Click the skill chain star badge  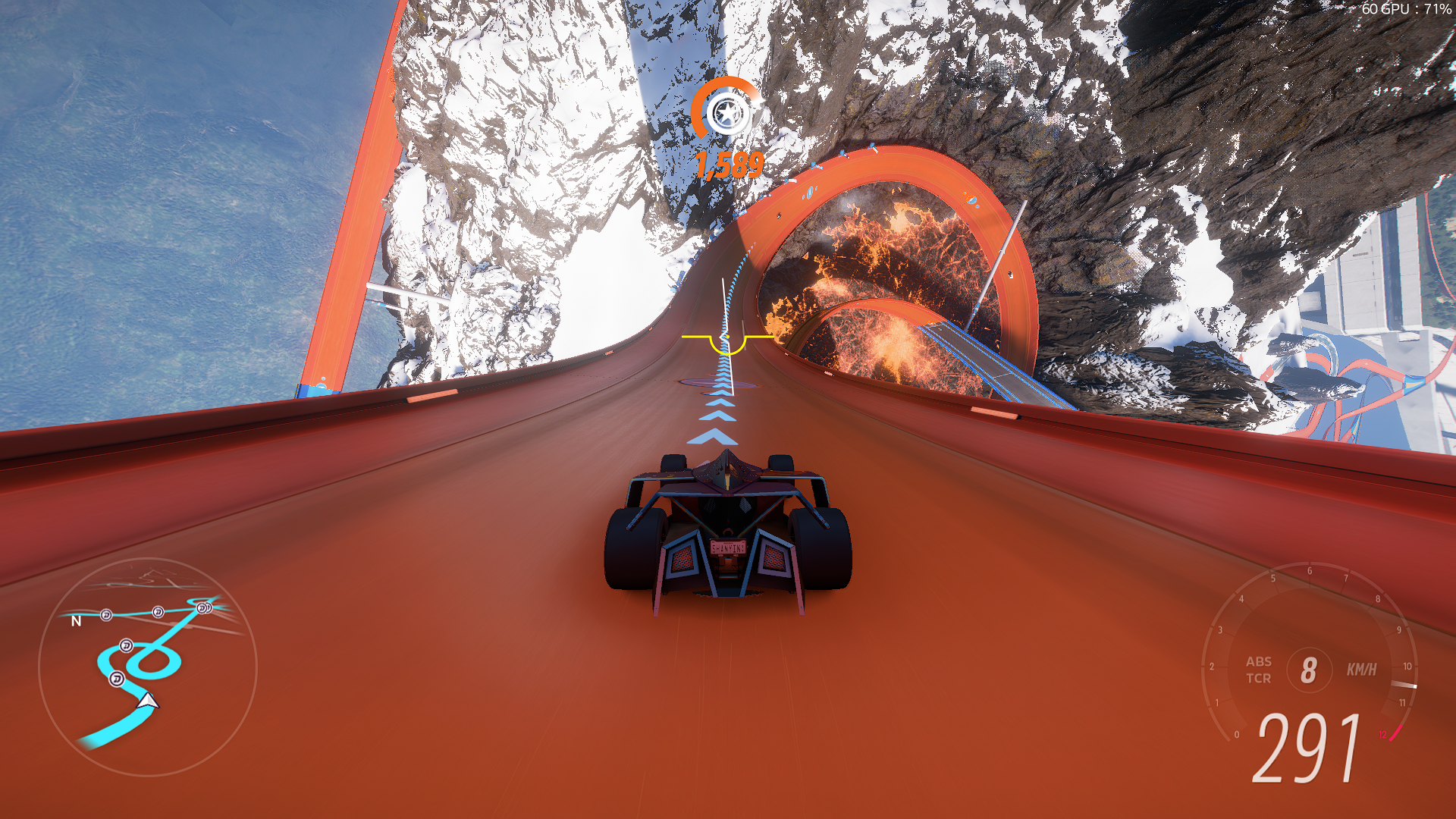[x=726, y=114]
